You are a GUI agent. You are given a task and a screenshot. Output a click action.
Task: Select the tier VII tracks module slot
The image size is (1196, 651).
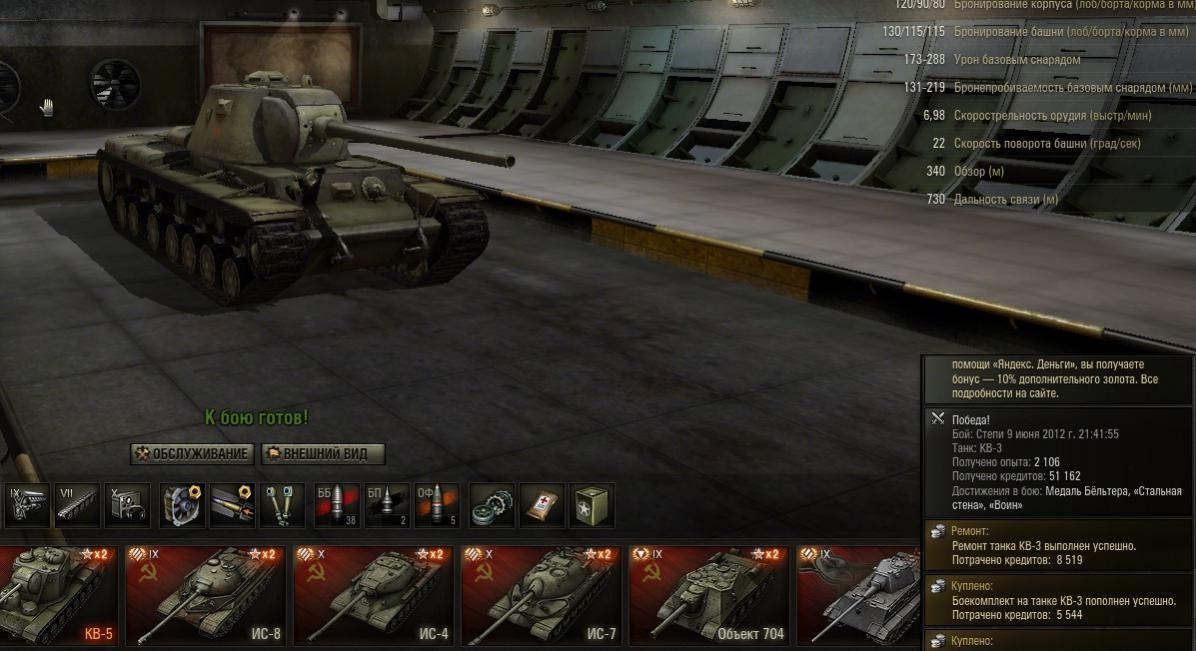pyautogui.click(x=77, y=505)
